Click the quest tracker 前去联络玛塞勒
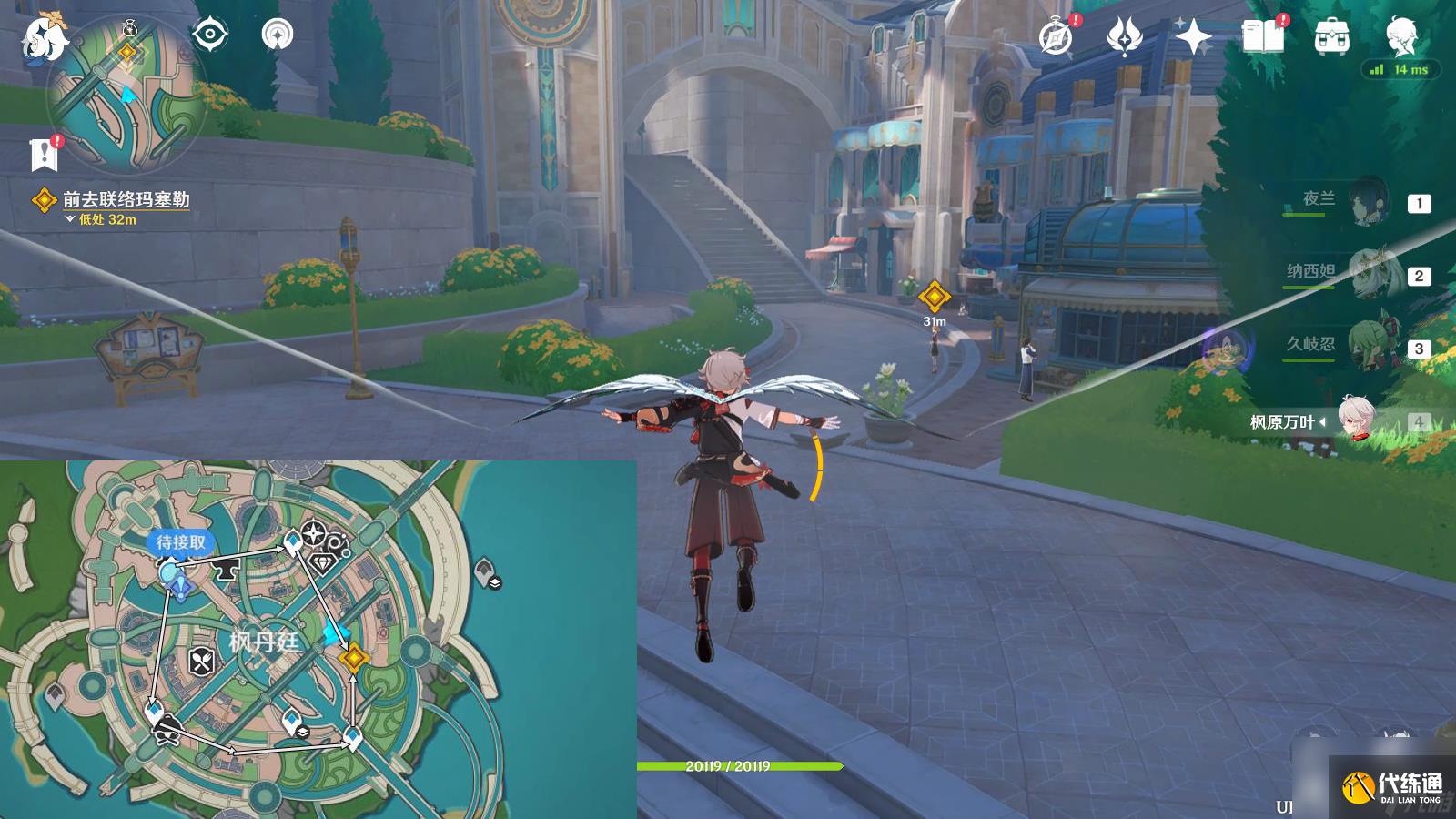The height and width of the screenshot is (819, 1456). (x=126, y=199)
